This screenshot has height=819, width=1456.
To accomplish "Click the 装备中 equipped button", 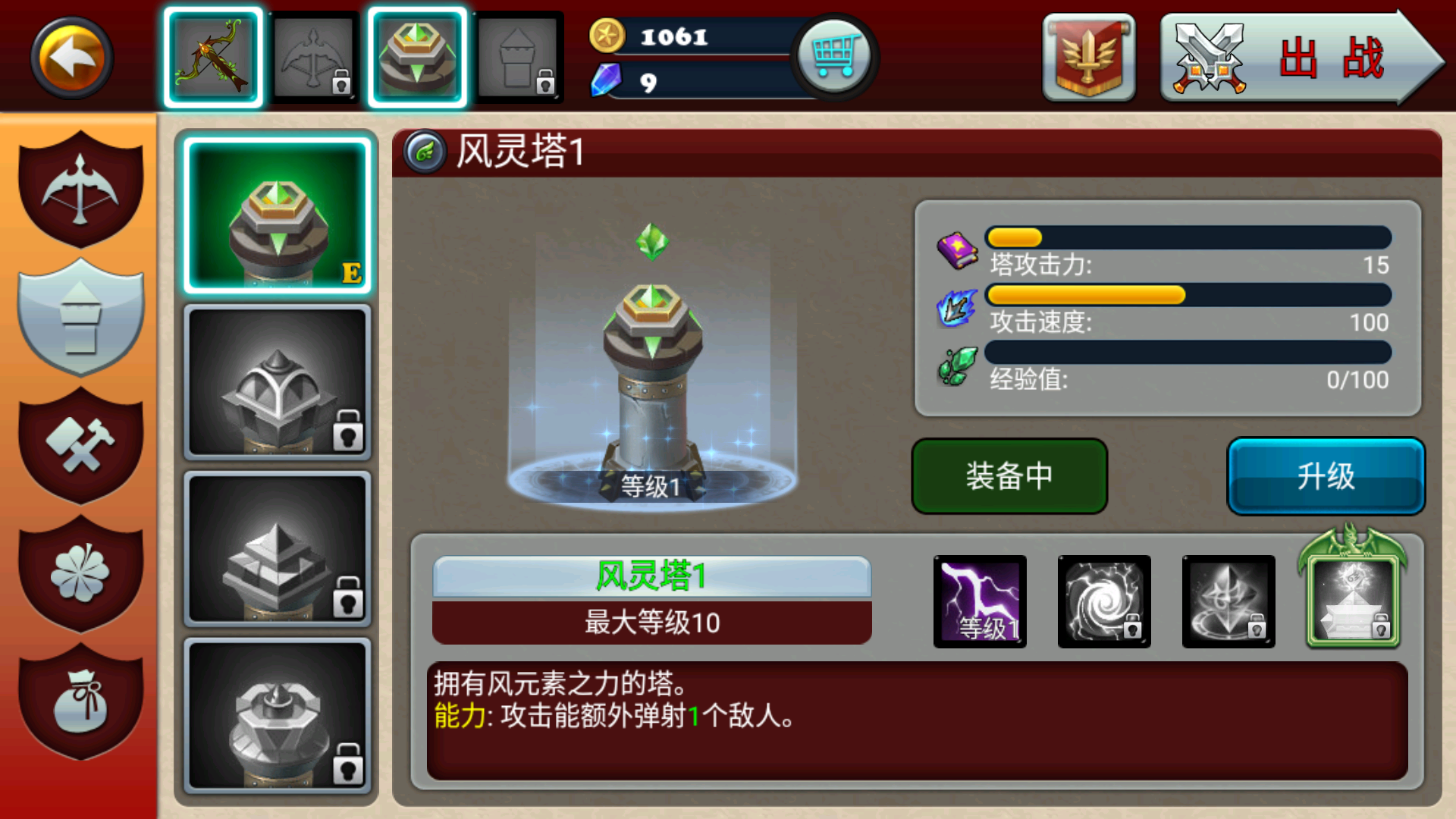I will [1009, 476].
